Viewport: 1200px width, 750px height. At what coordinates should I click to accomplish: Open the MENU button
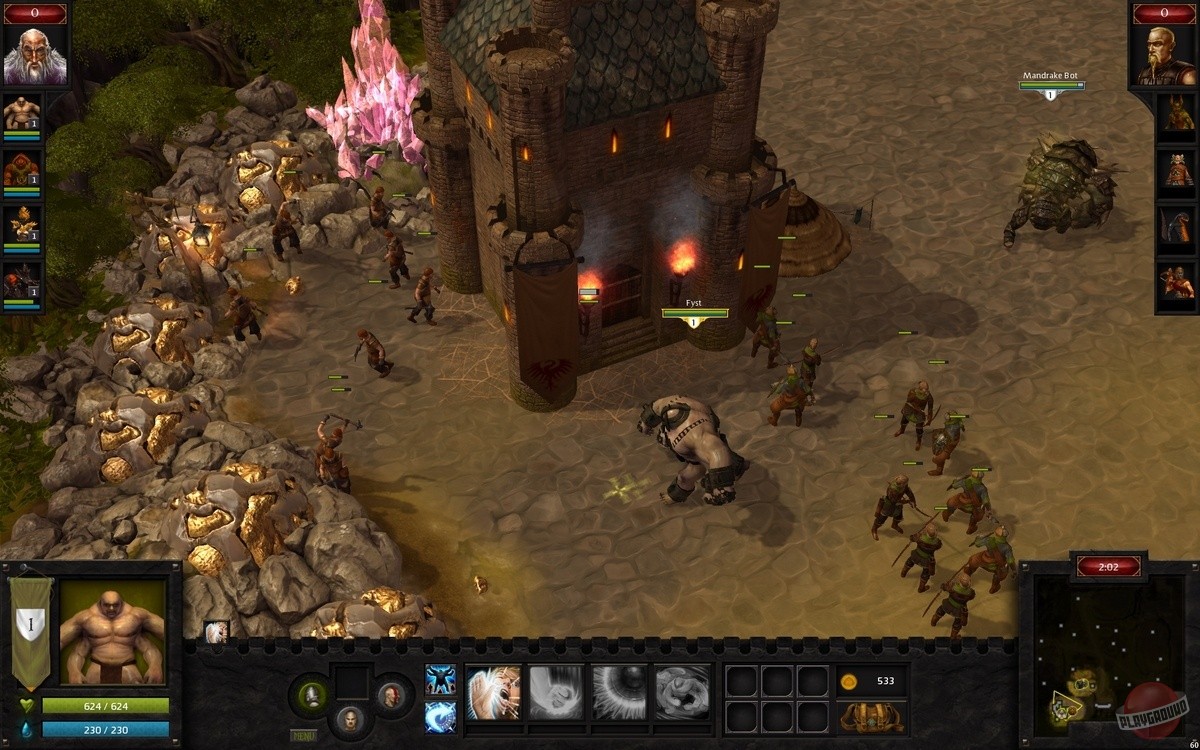304,736
